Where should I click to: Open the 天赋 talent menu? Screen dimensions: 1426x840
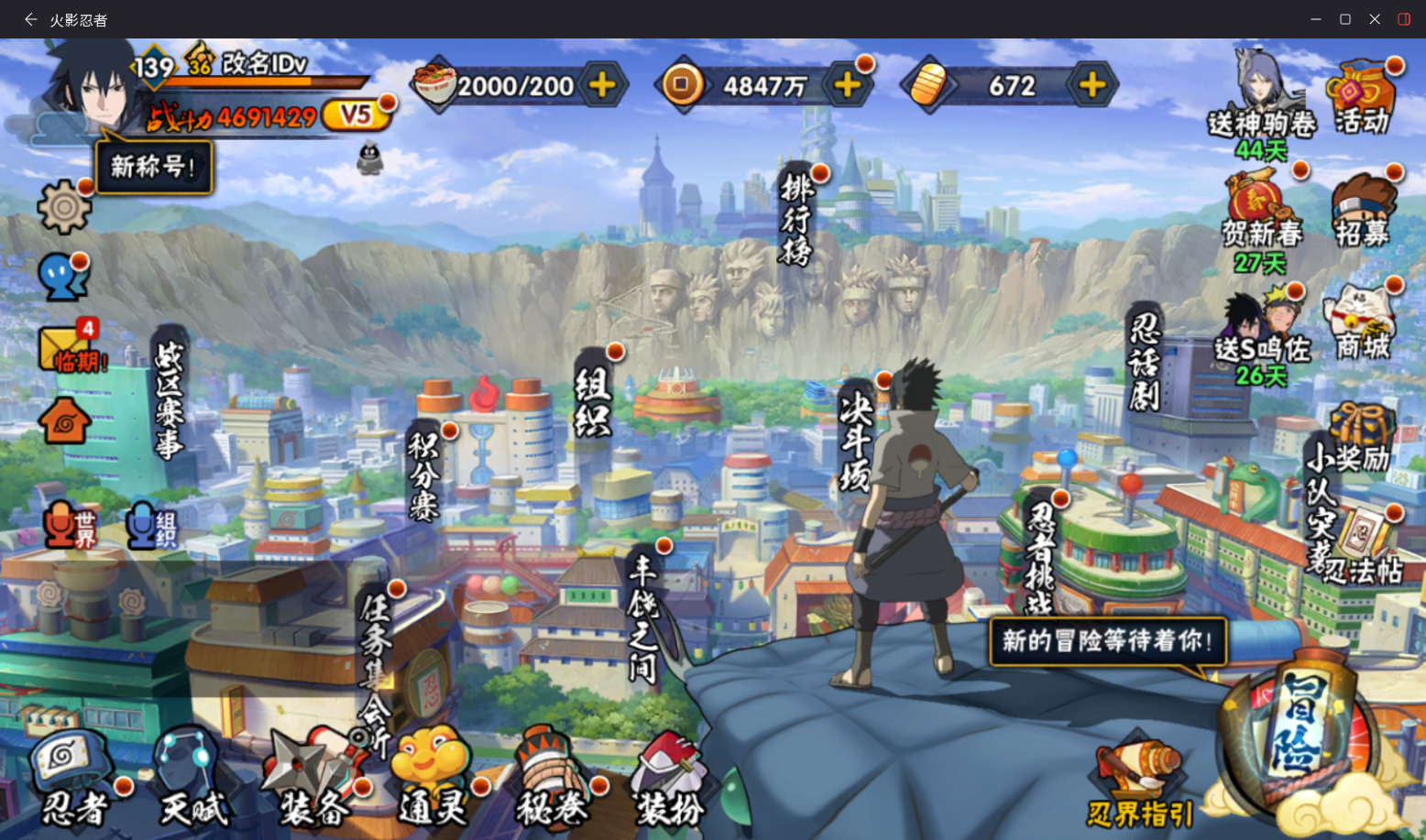pos(192,780)
